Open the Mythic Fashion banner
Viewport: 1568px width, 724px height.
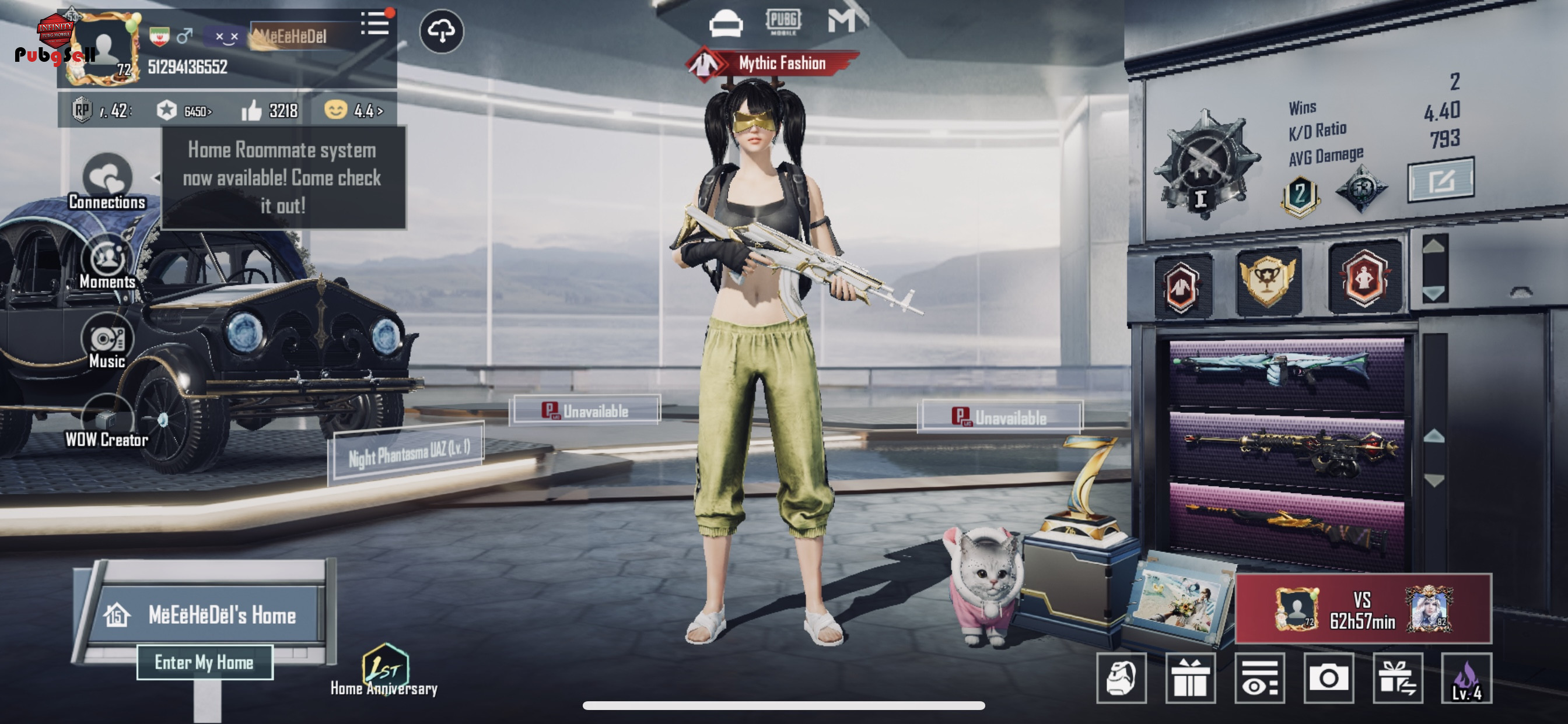[772, 64]
